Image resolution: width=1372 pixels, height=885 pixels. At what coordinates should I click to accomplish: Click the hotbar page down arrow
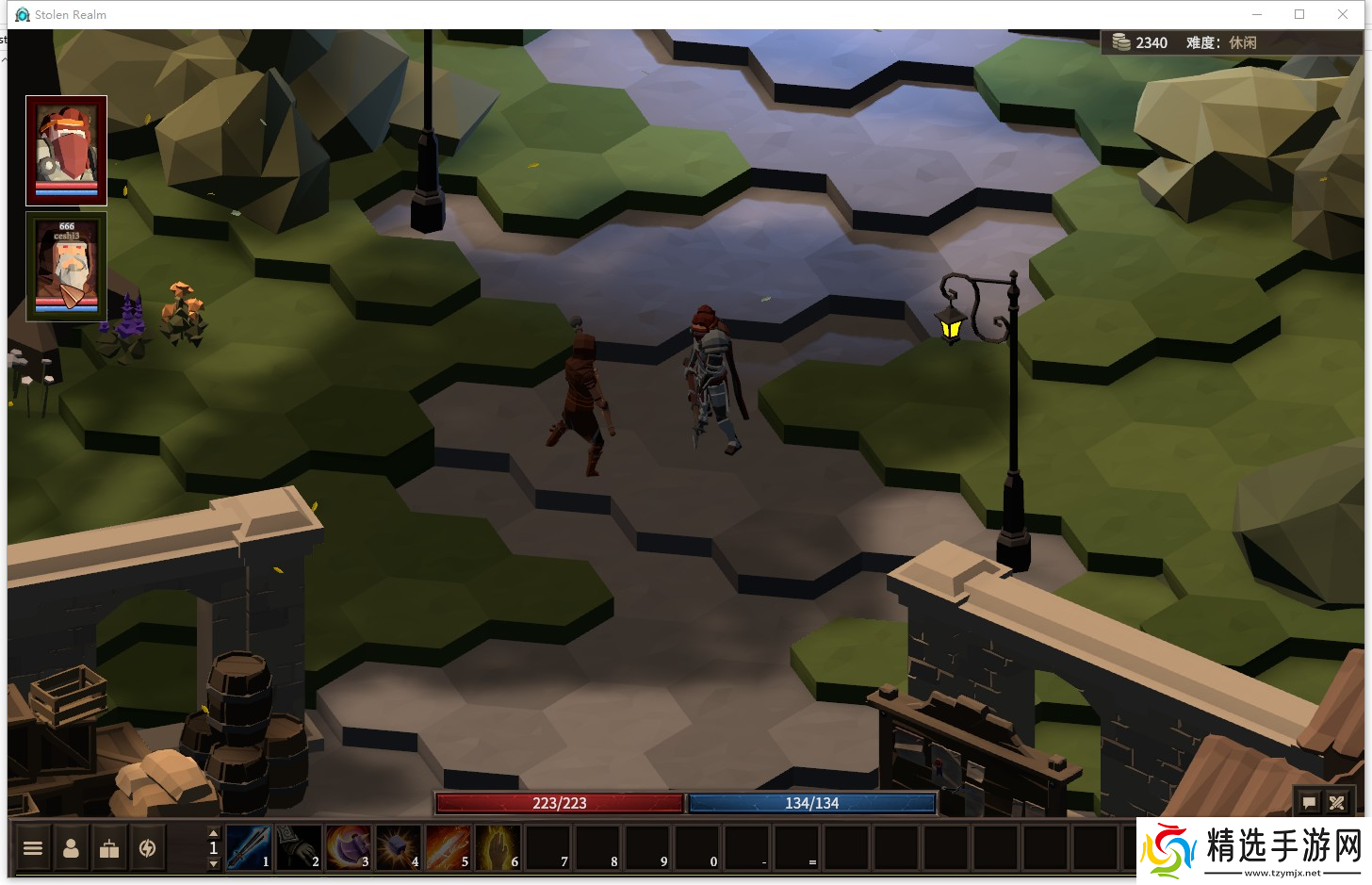coord(213,863)
